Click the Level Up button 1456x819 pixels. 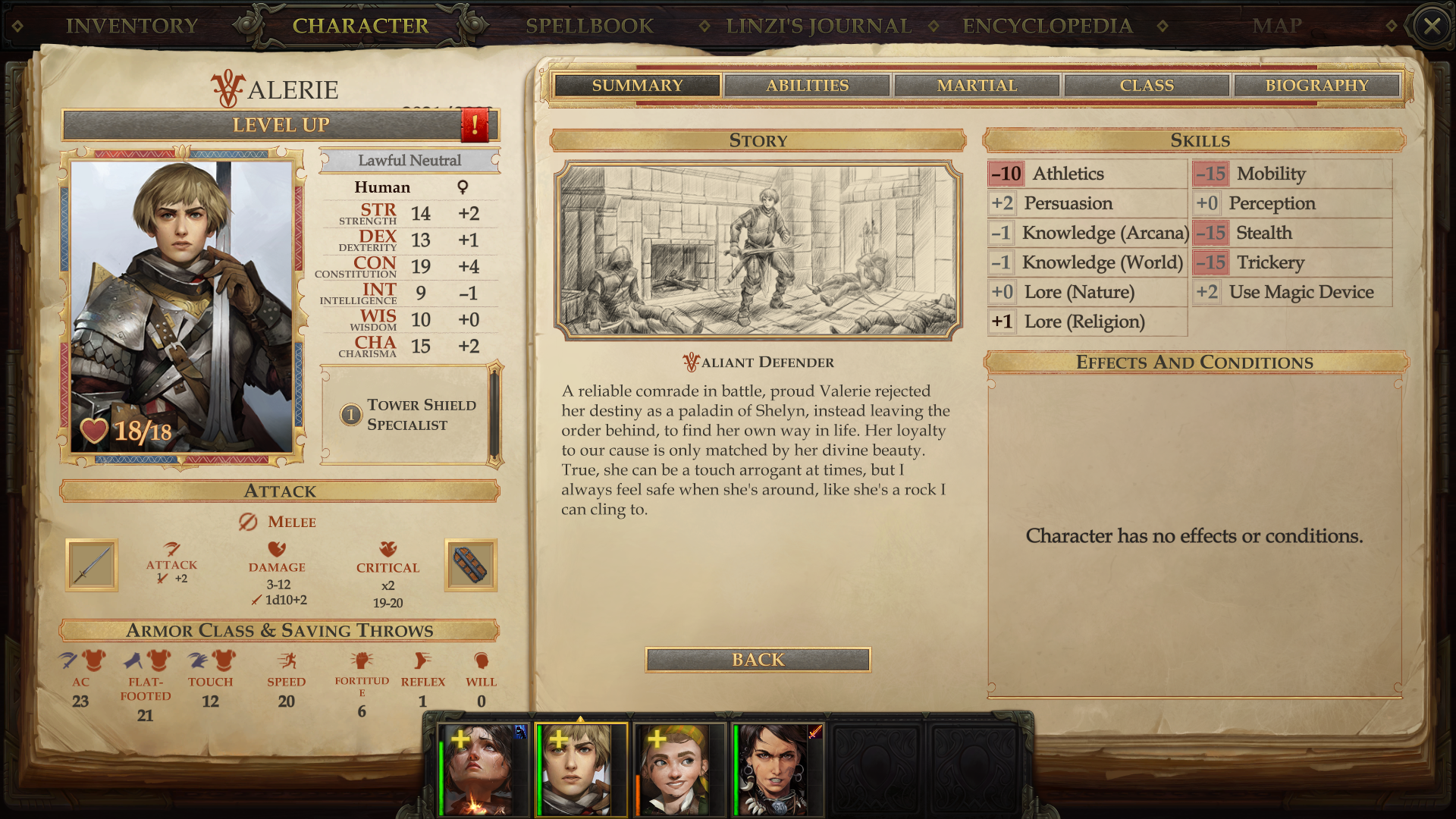pos(281,125)
